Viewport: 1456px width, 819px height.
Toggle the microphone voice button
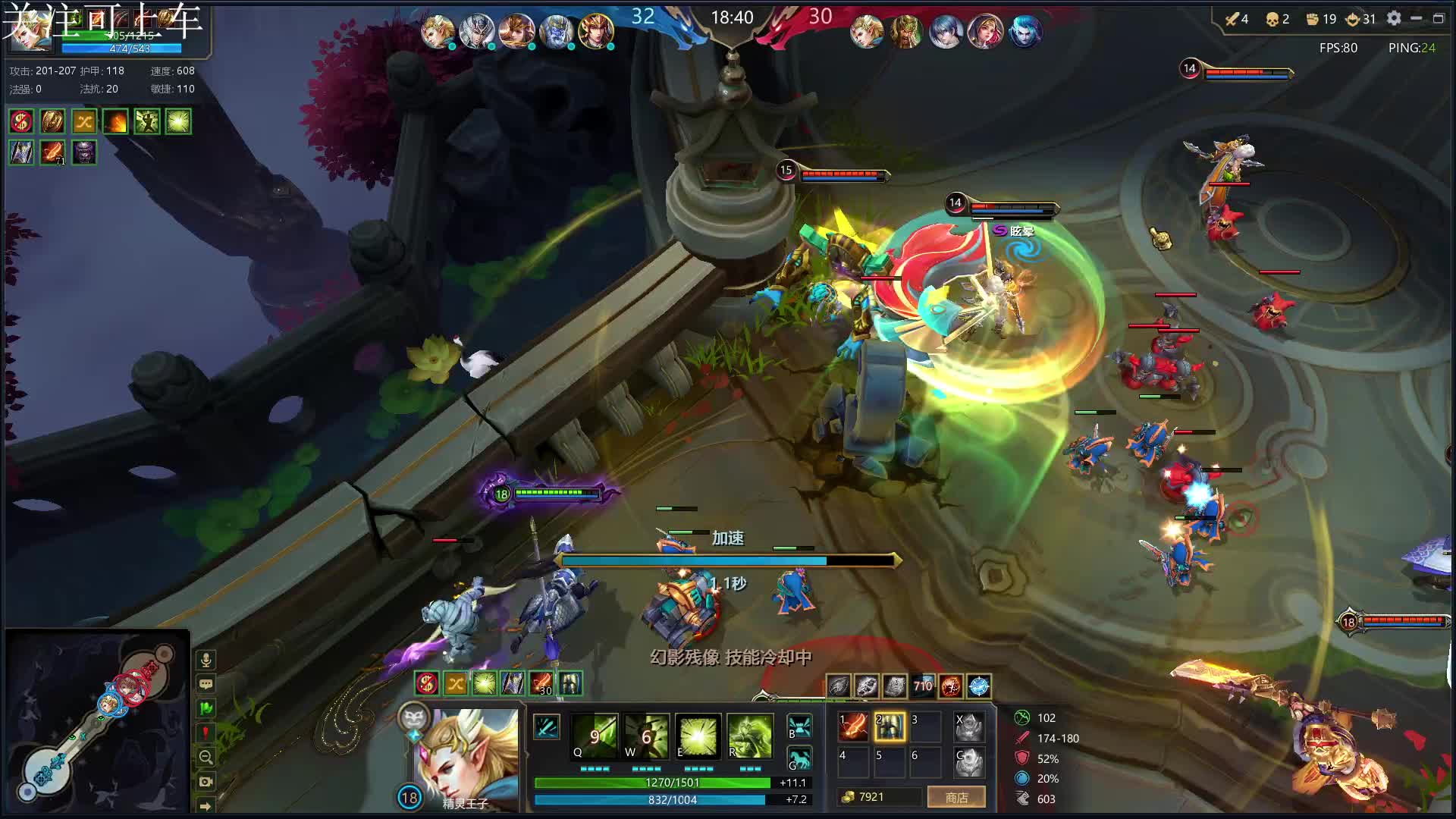coord(206,660)
